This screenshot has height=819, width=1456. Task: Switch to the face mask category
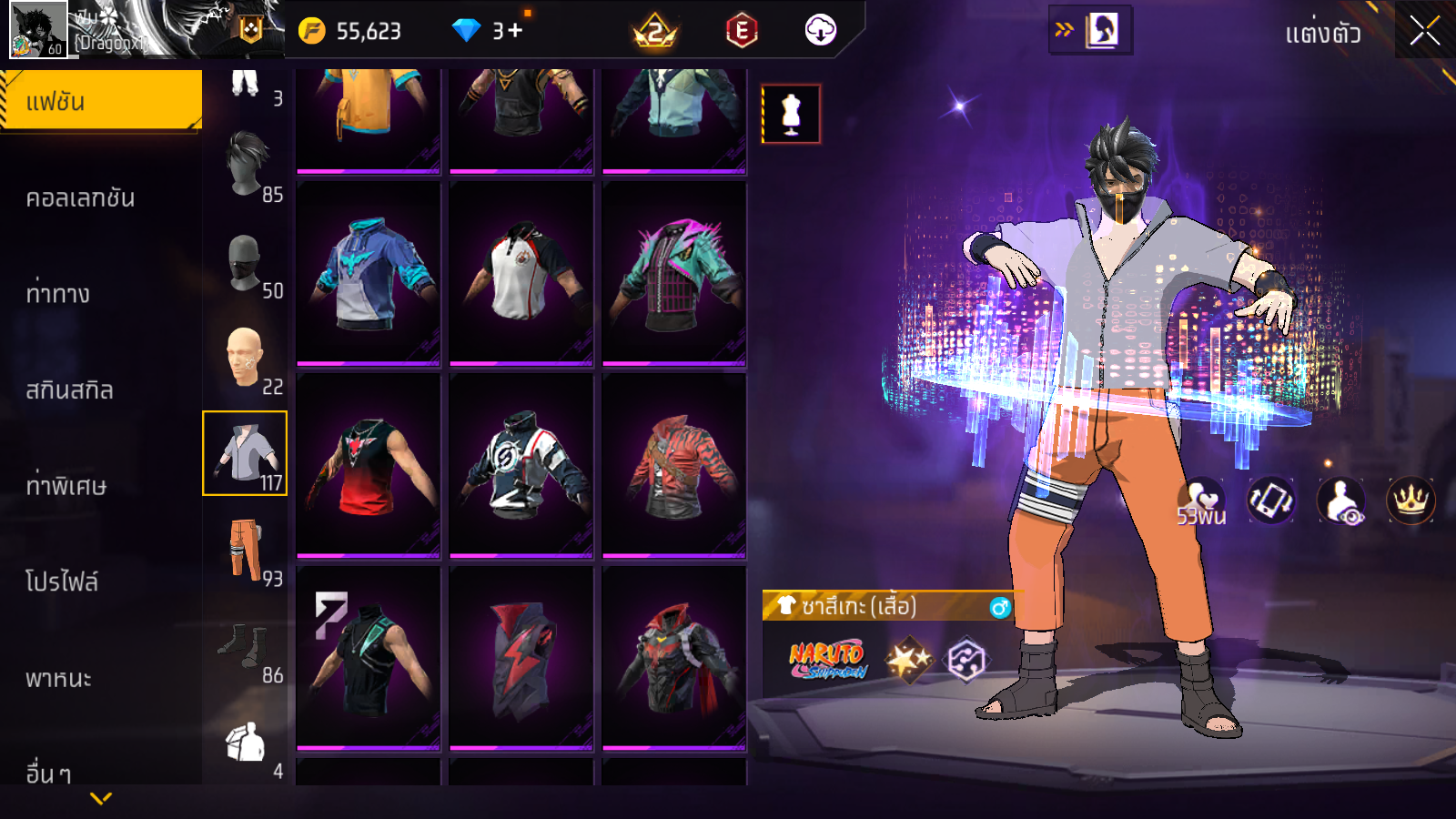(x=246, y=263)
